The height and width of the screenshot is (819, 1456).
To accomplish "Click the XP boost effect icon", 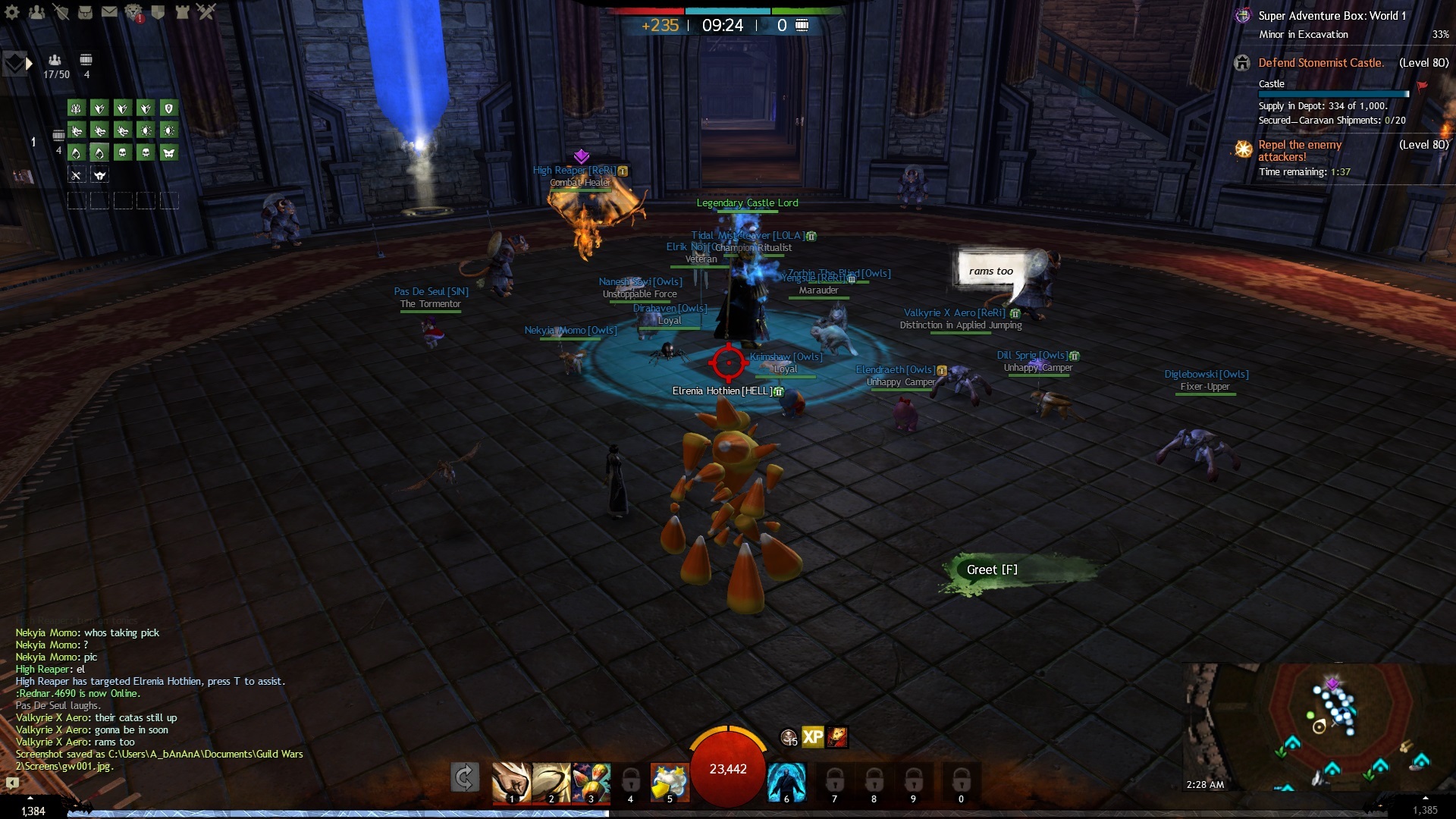I will (813, 737).
